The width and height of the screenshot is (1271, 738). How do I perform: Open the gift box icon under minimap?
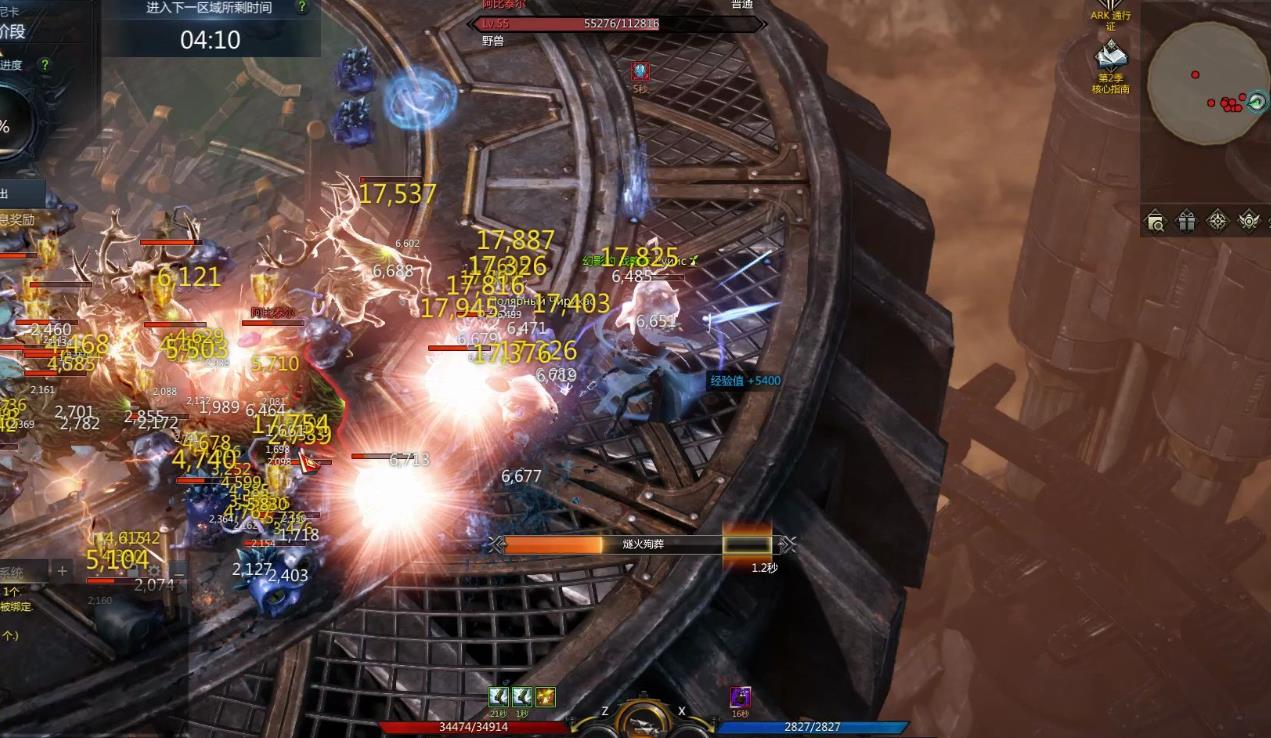[x=1187, y=221]
